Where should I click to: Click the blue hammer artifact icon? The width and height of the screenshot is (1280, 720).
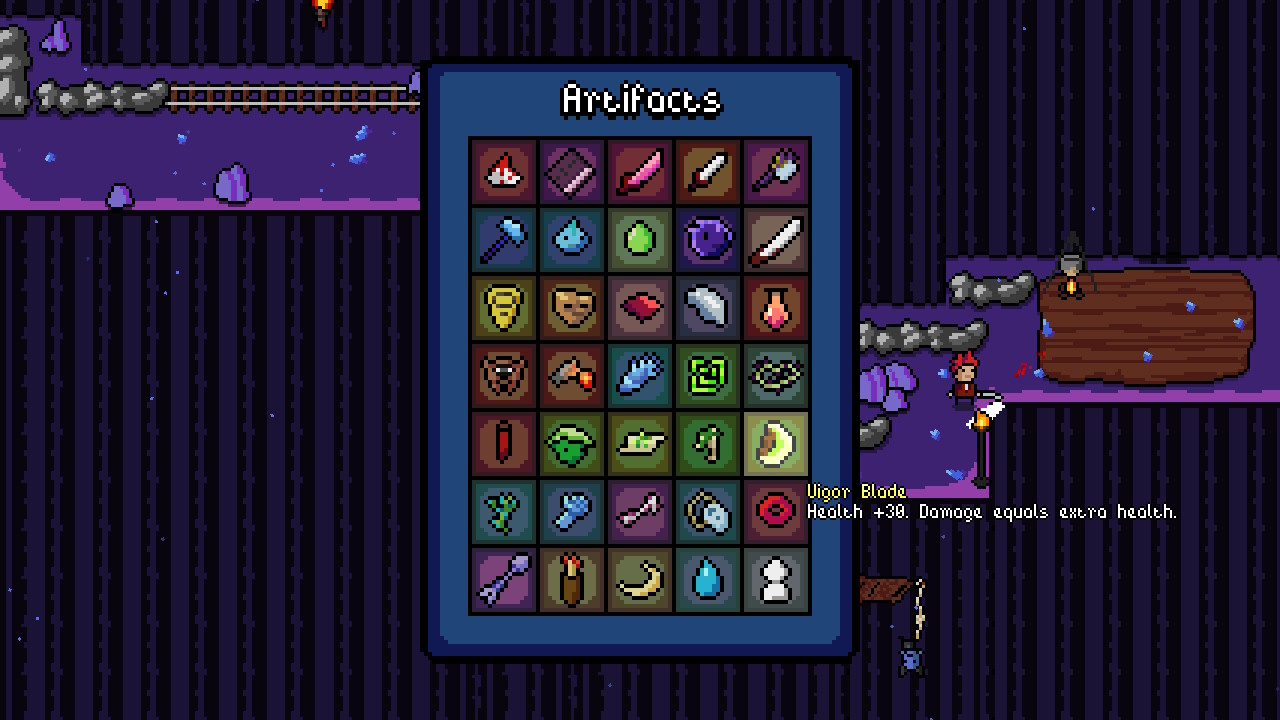click(x=503, y=239)
